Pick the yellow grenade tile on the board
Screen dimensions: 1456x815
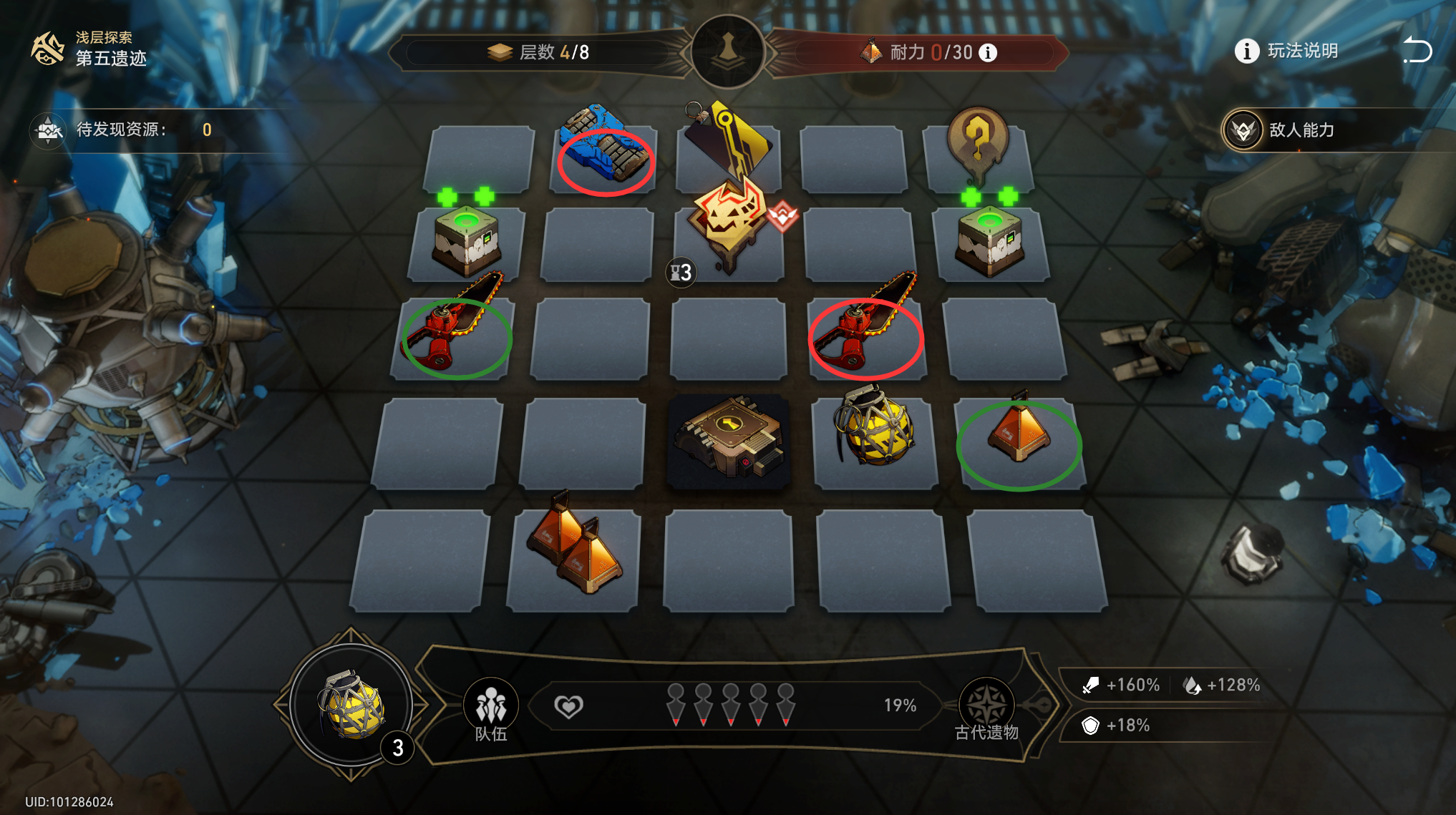point(875,429)
